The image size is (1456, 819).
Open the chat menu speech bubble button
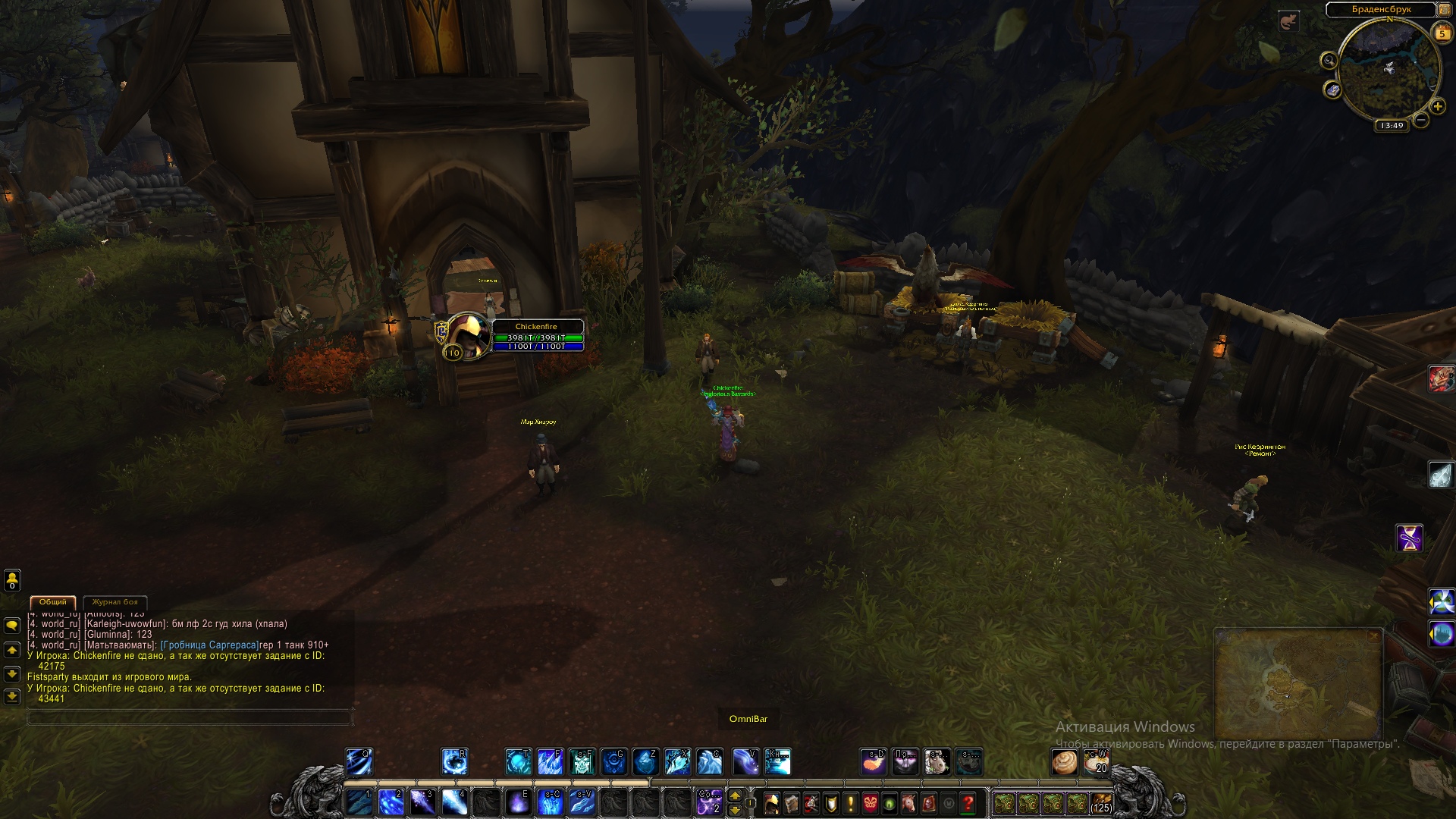click(x=12, y=626)
